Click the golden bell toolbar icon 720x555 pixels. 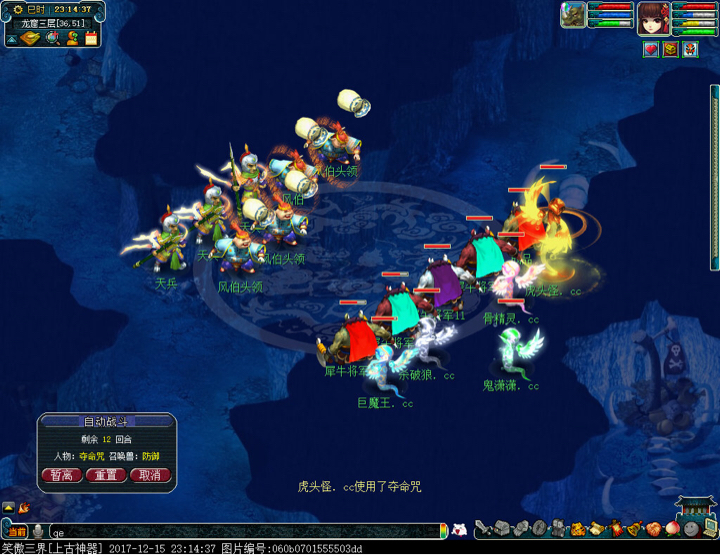coord(633,528)
